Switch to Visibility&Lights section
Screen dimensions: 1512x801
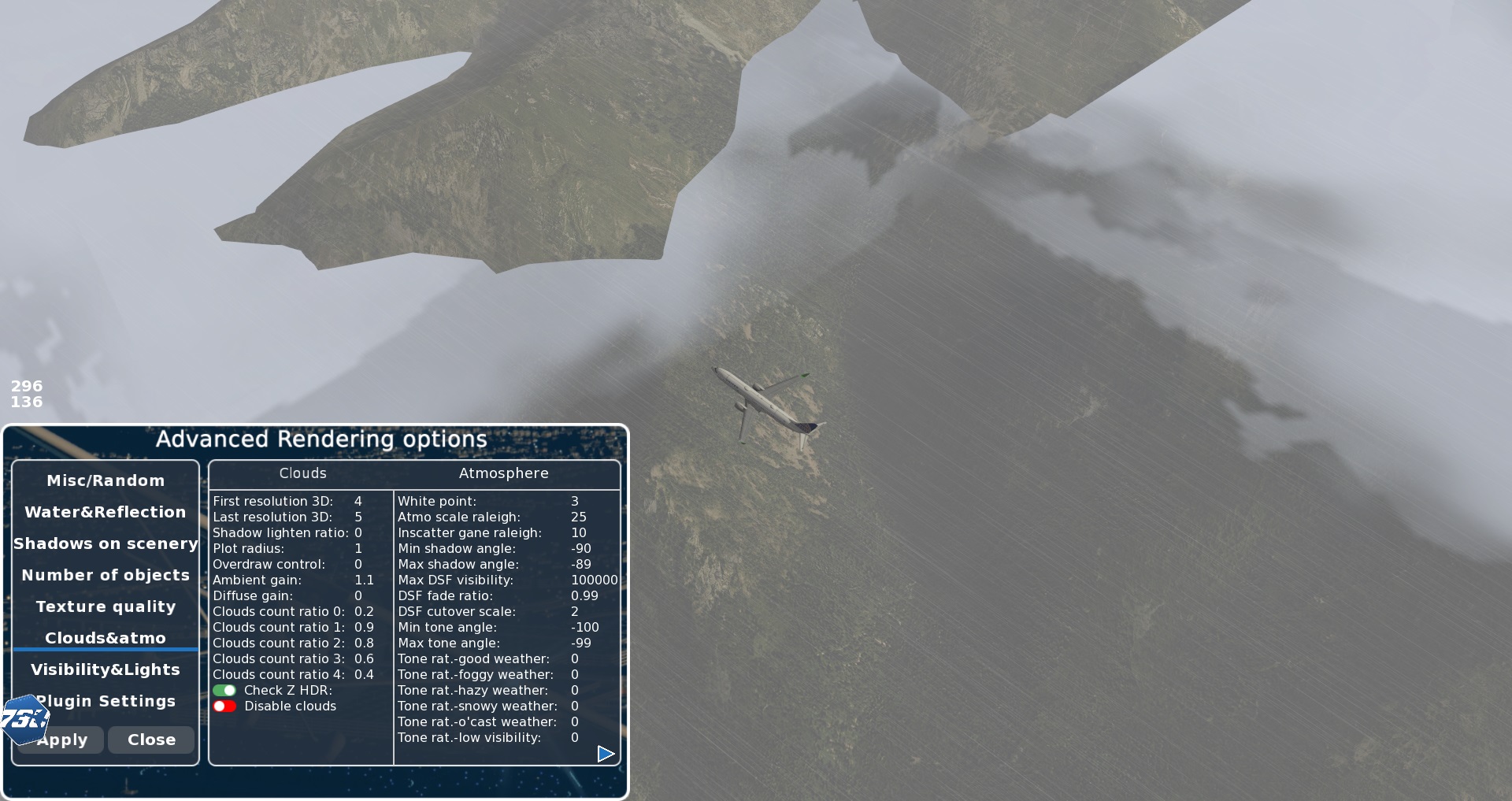click(106, 669)
